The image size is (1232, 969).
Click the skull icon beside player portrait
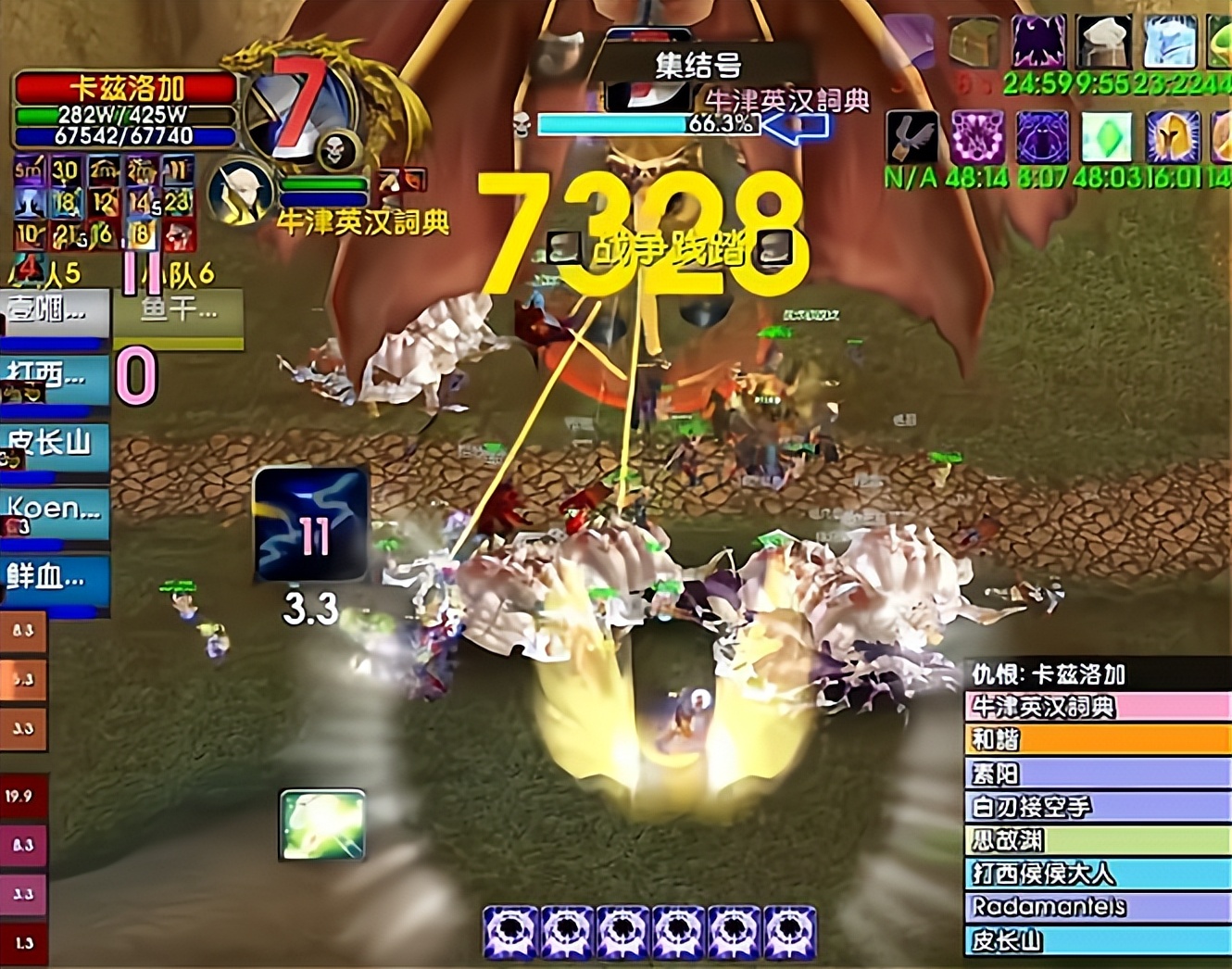click(x=336, y=150)
